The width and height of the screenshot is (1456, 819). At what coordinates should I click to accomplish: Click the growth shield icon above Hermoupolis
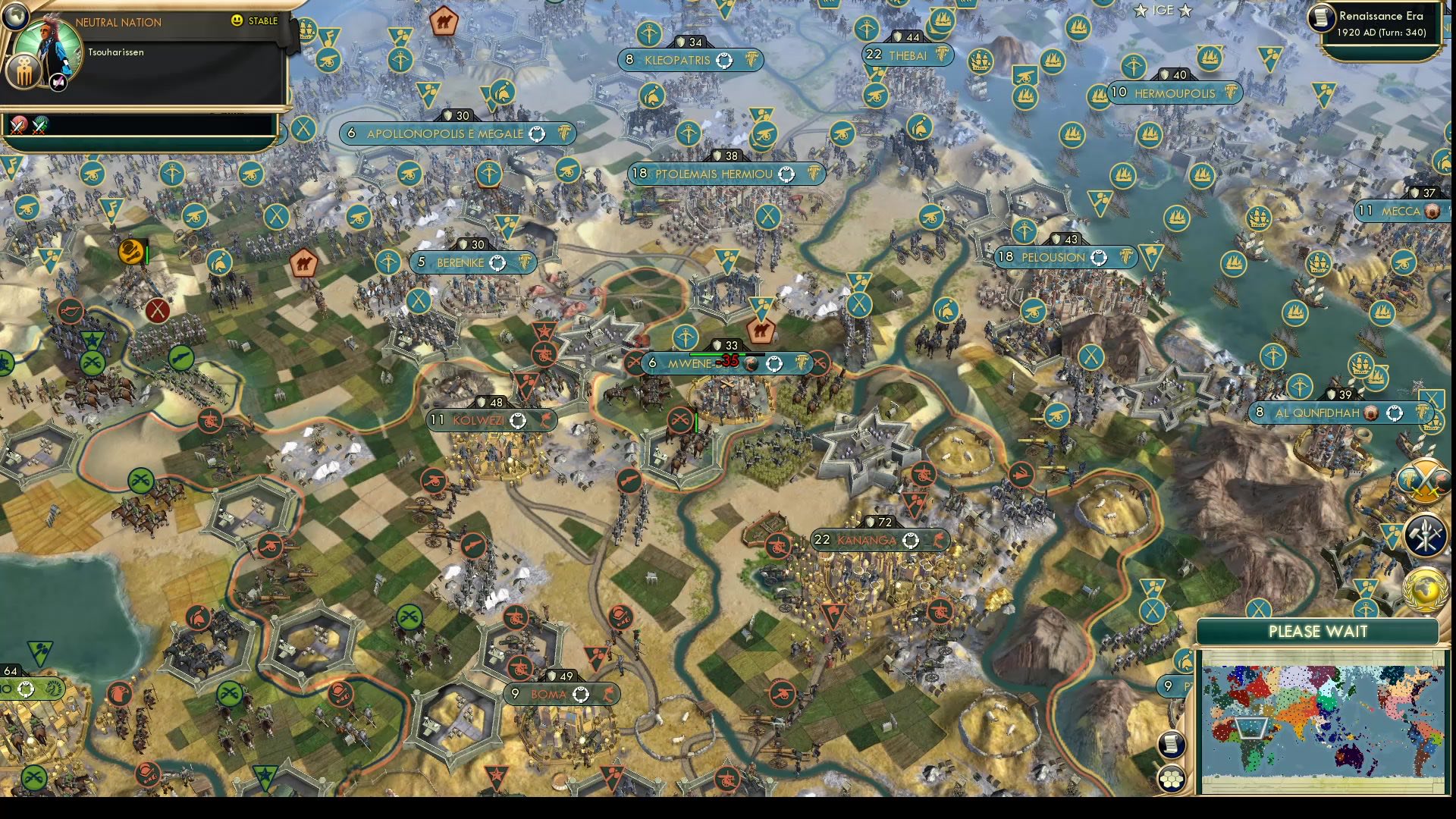1165,76
